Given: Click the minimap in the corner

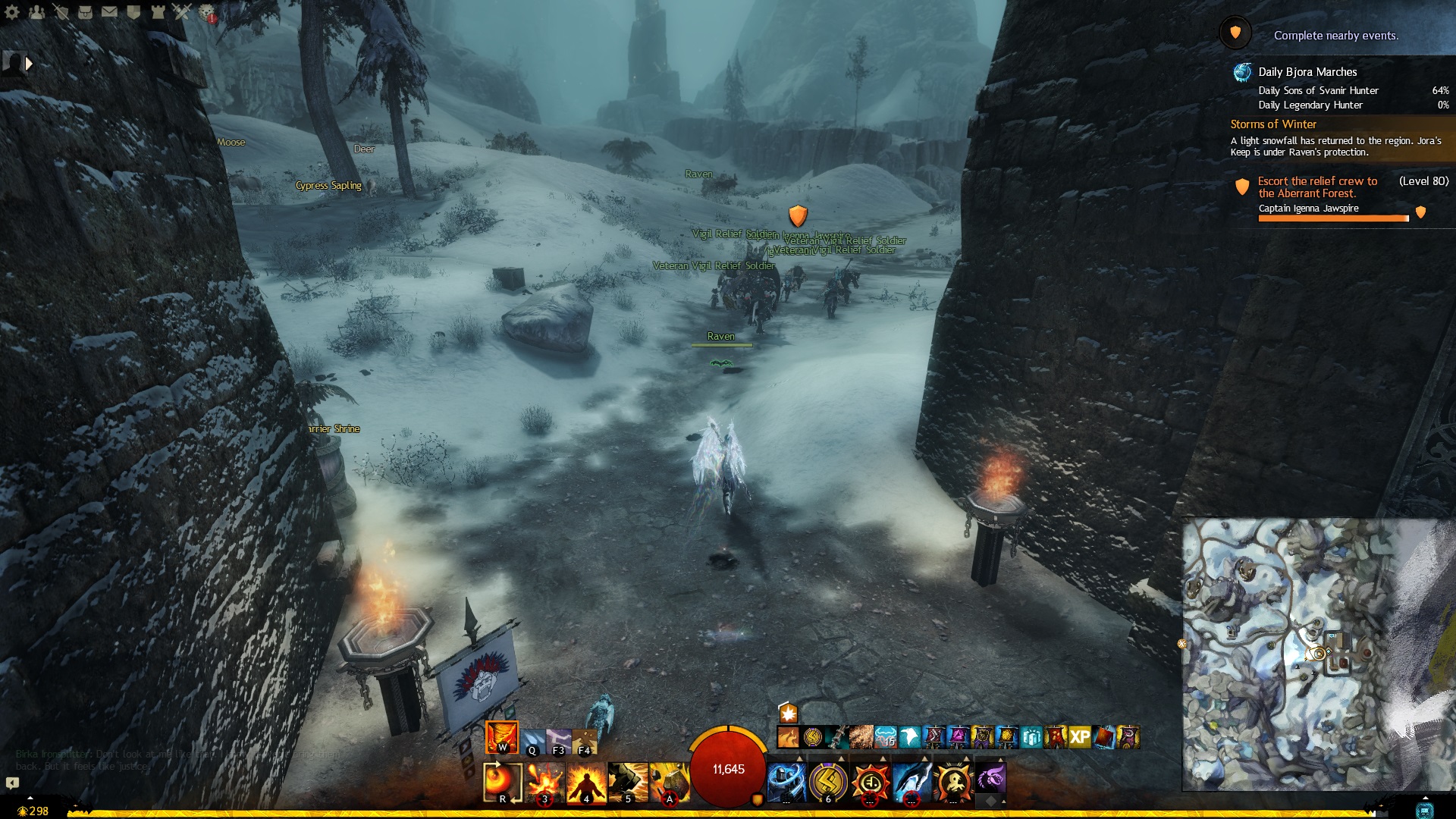Looking at the screenshot, I should coord(1318,654).
